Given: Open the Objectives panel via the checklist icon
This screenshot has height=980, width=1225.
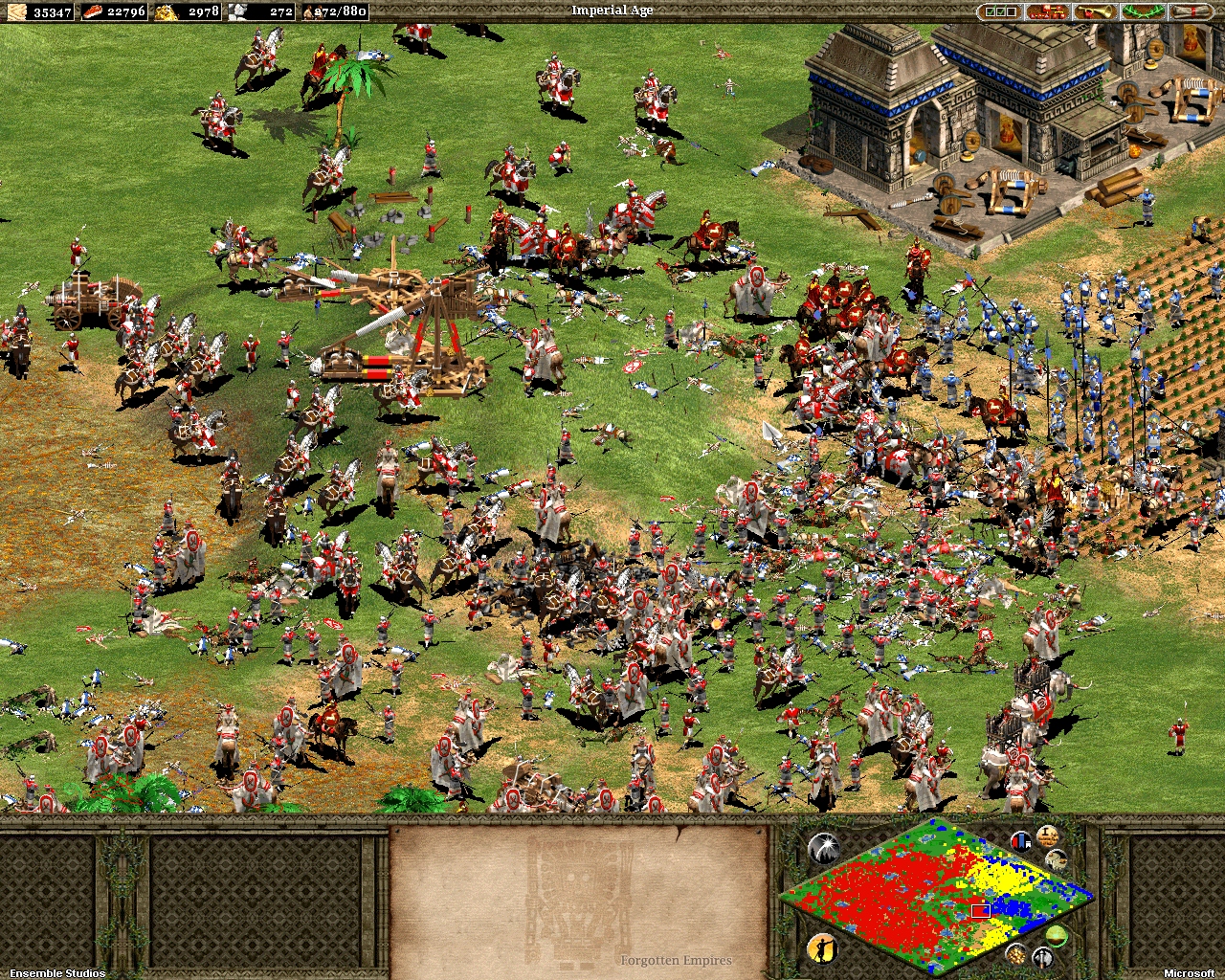Looking at the screenshot, I should (x=1001, y=11).
